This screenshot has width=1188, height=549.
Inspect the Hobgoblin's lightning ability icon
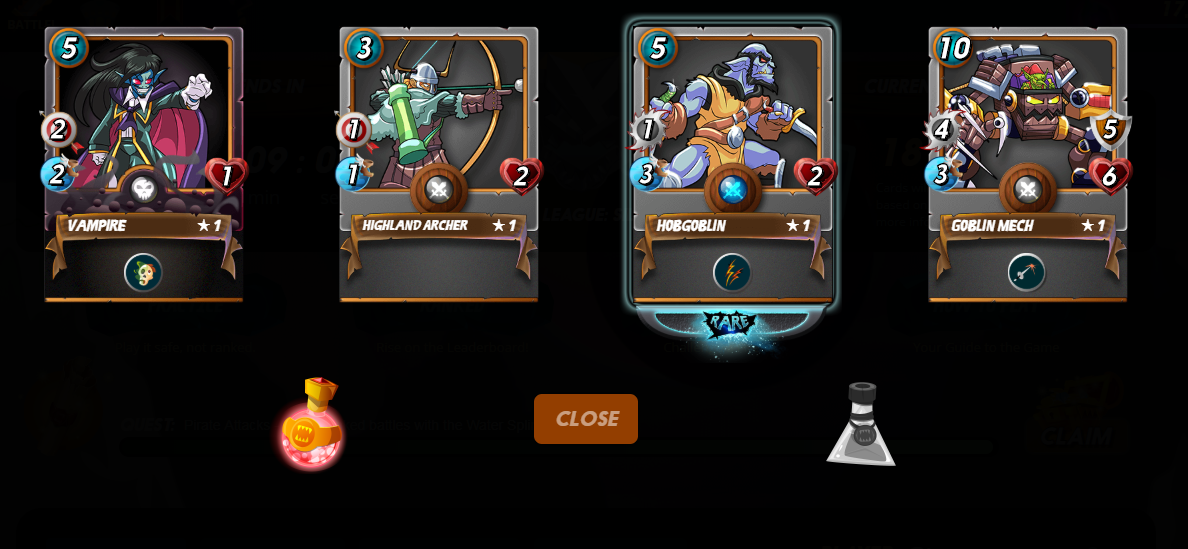point(732,272)
